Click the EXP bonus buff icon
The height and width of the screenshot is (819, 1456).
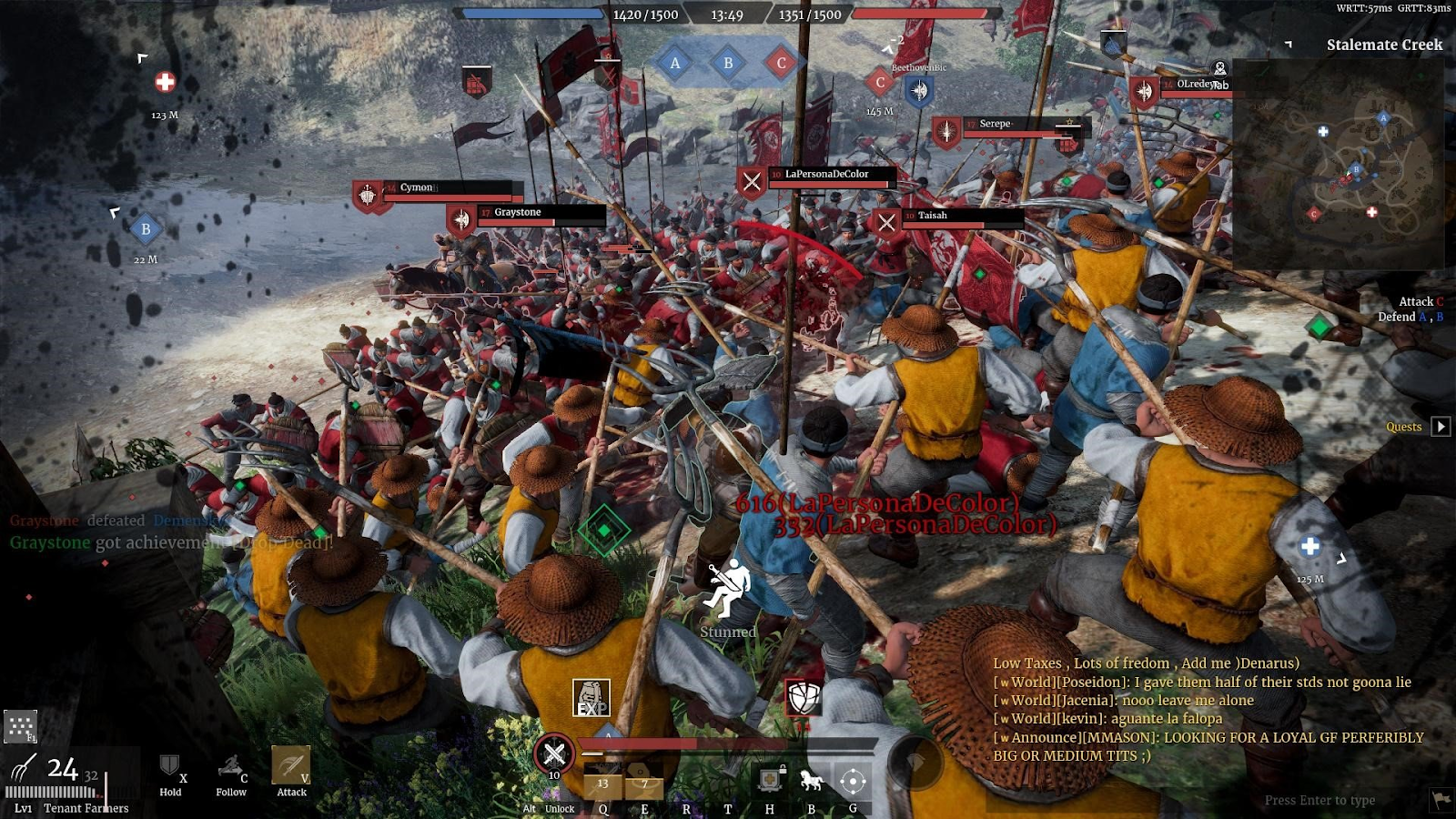coord(591,699)
